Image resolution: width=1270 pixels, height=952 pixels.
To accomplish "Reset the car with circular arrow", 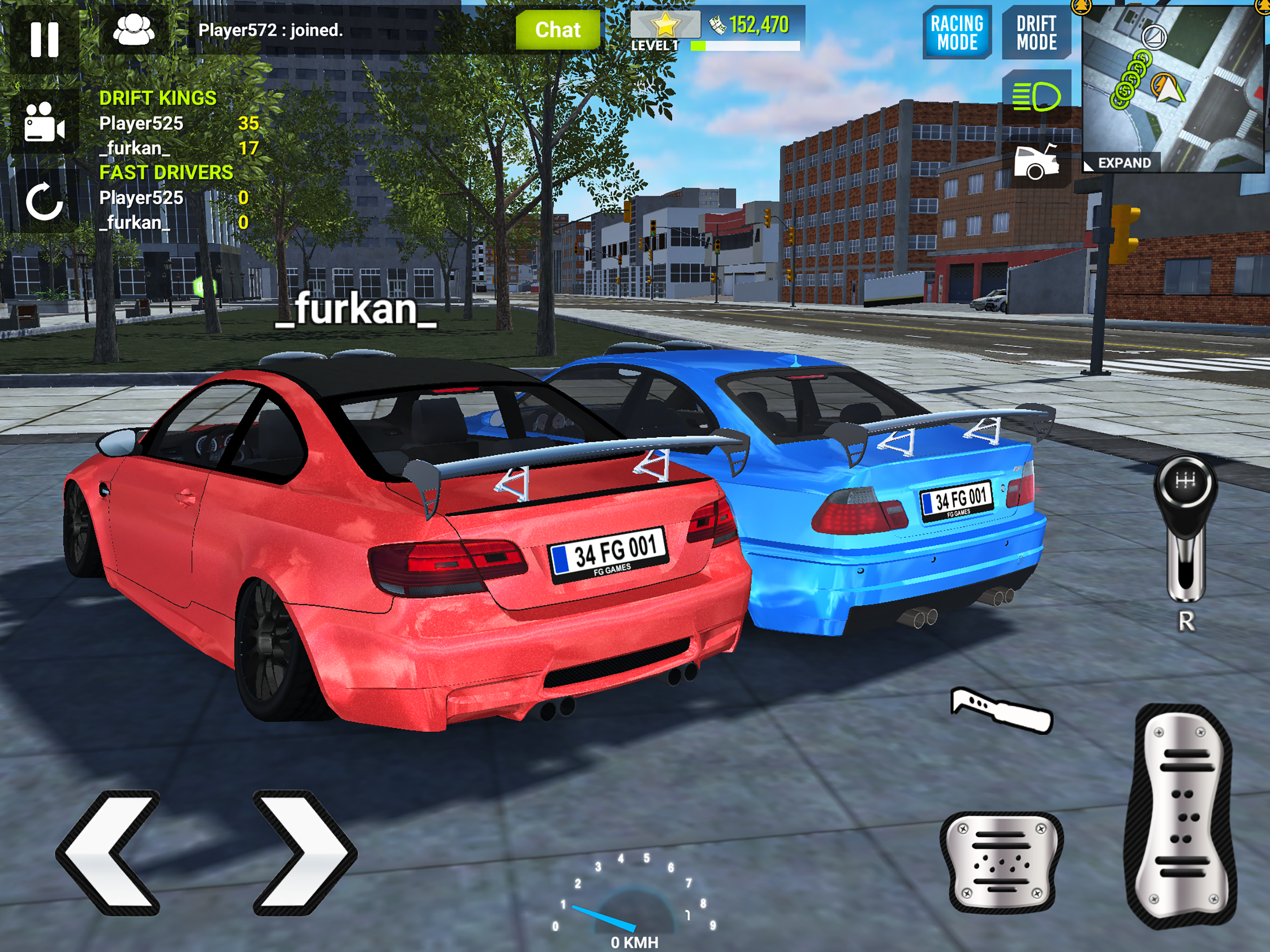I will [44, 202].
